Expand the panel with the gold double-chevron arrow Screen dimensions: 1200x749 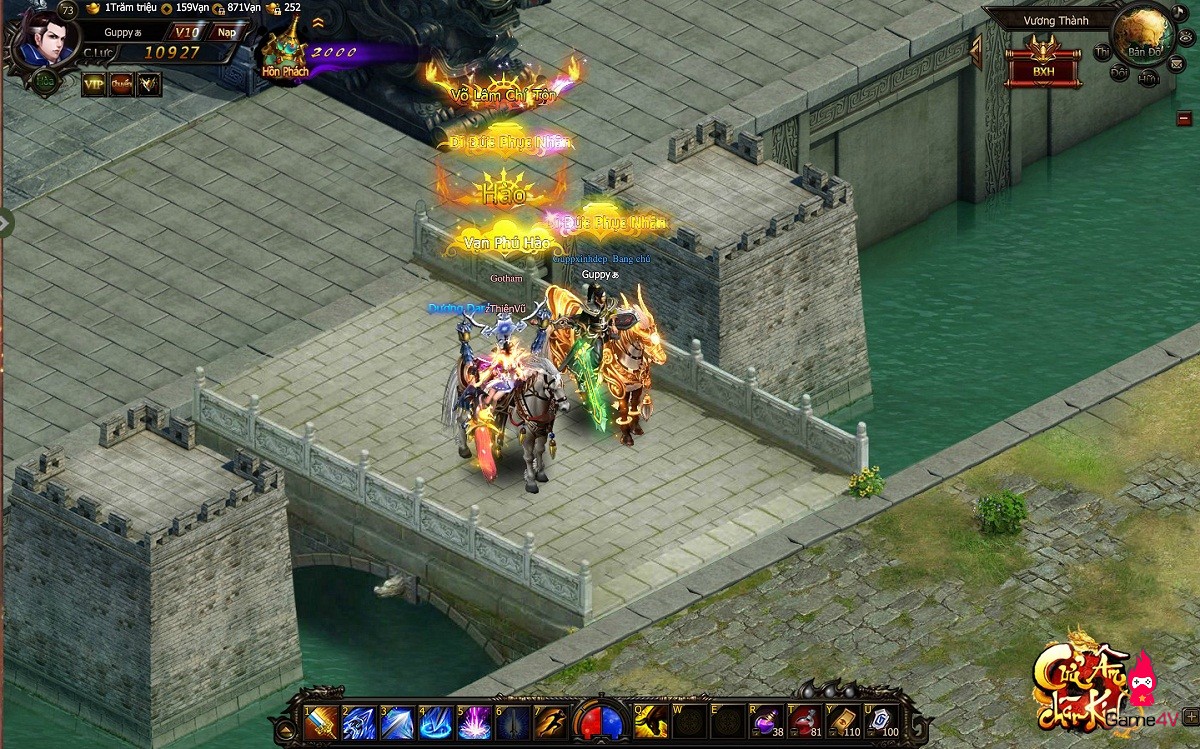tap(318, 22)
